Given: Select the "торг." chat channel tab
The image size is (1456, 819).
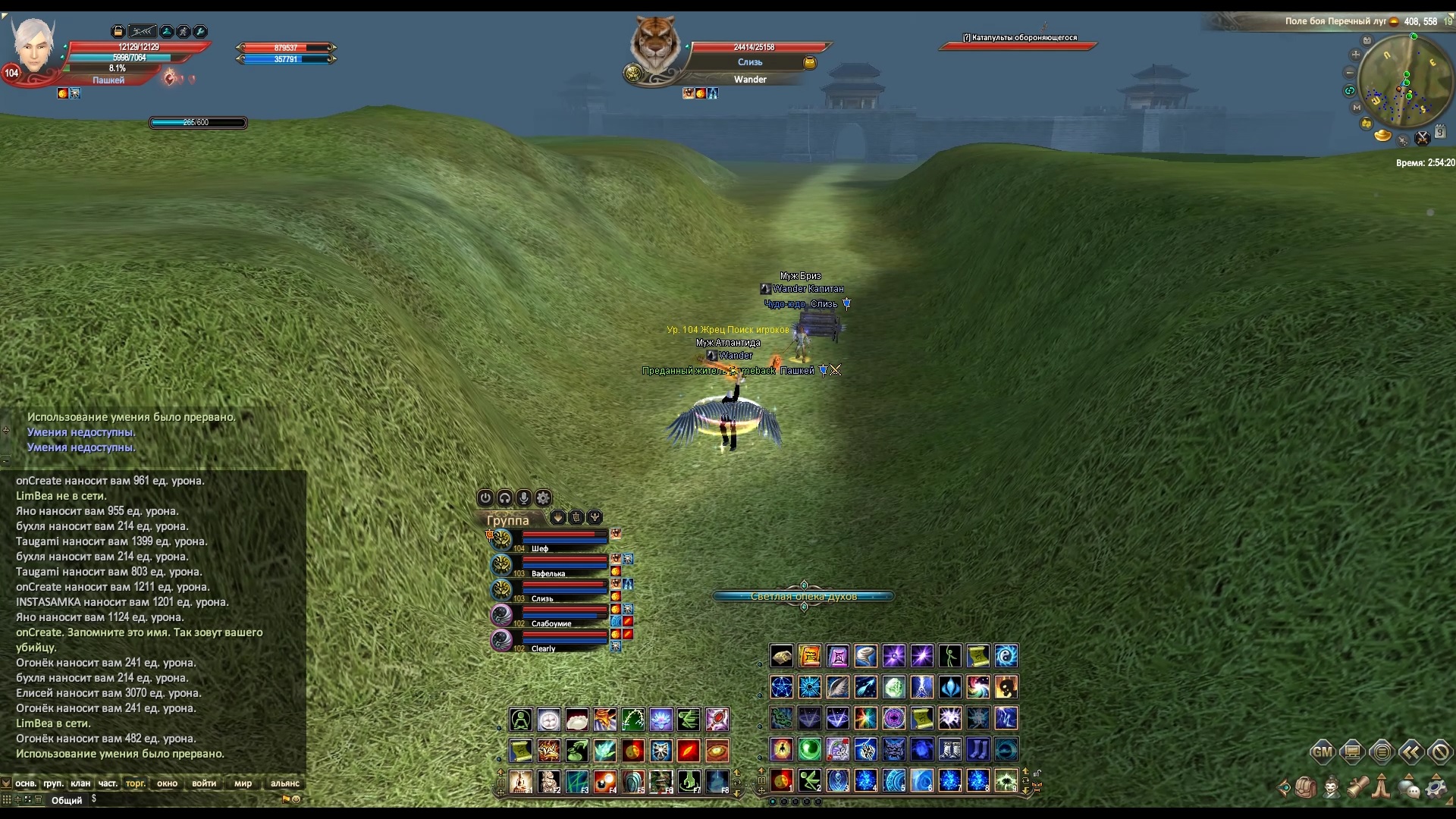Looking at the screenshot, I should click(136, 783).
